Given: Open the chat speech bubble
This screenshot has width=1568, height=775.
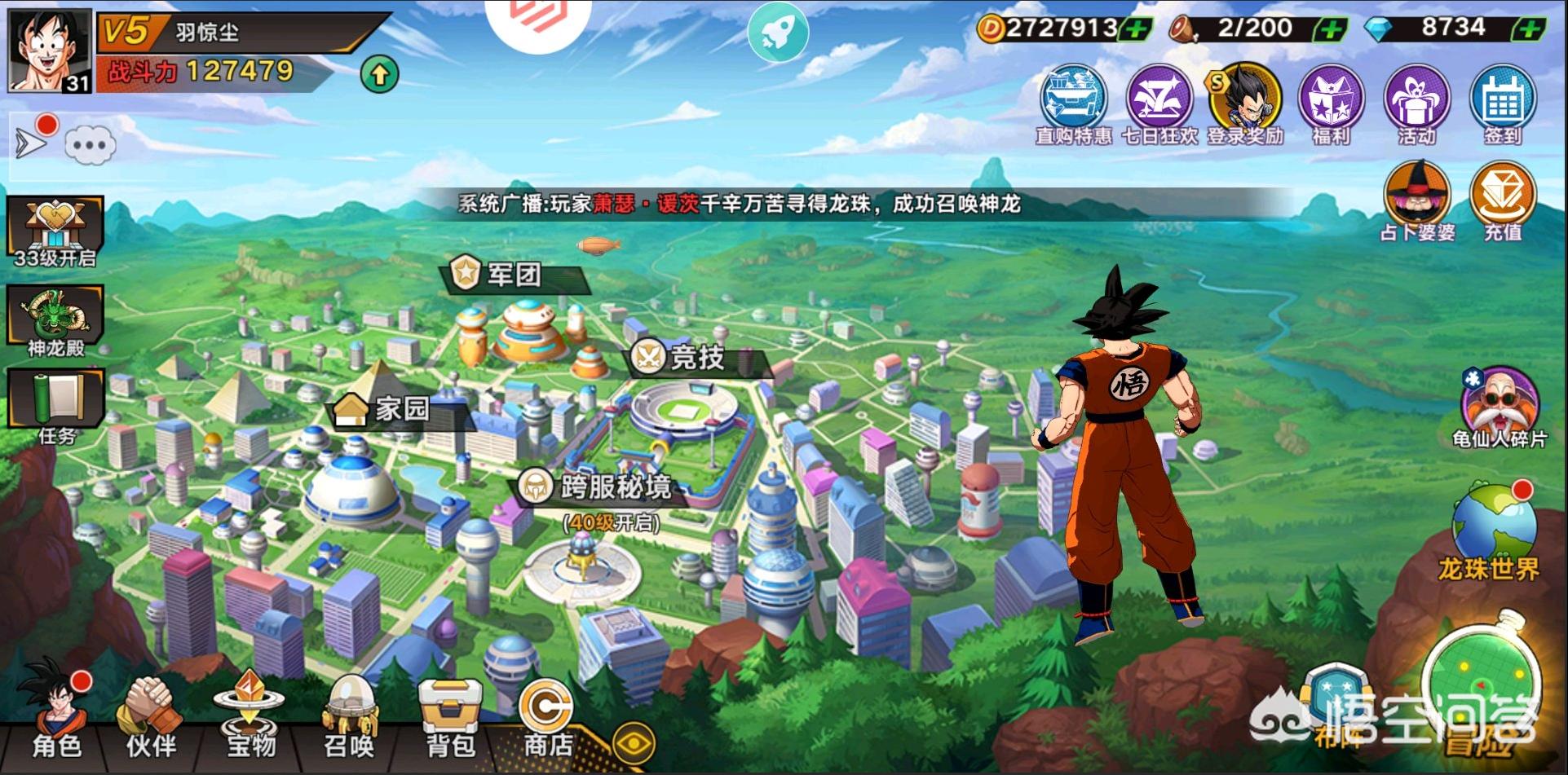Looking at the screenshot, I should pos(90,146).
